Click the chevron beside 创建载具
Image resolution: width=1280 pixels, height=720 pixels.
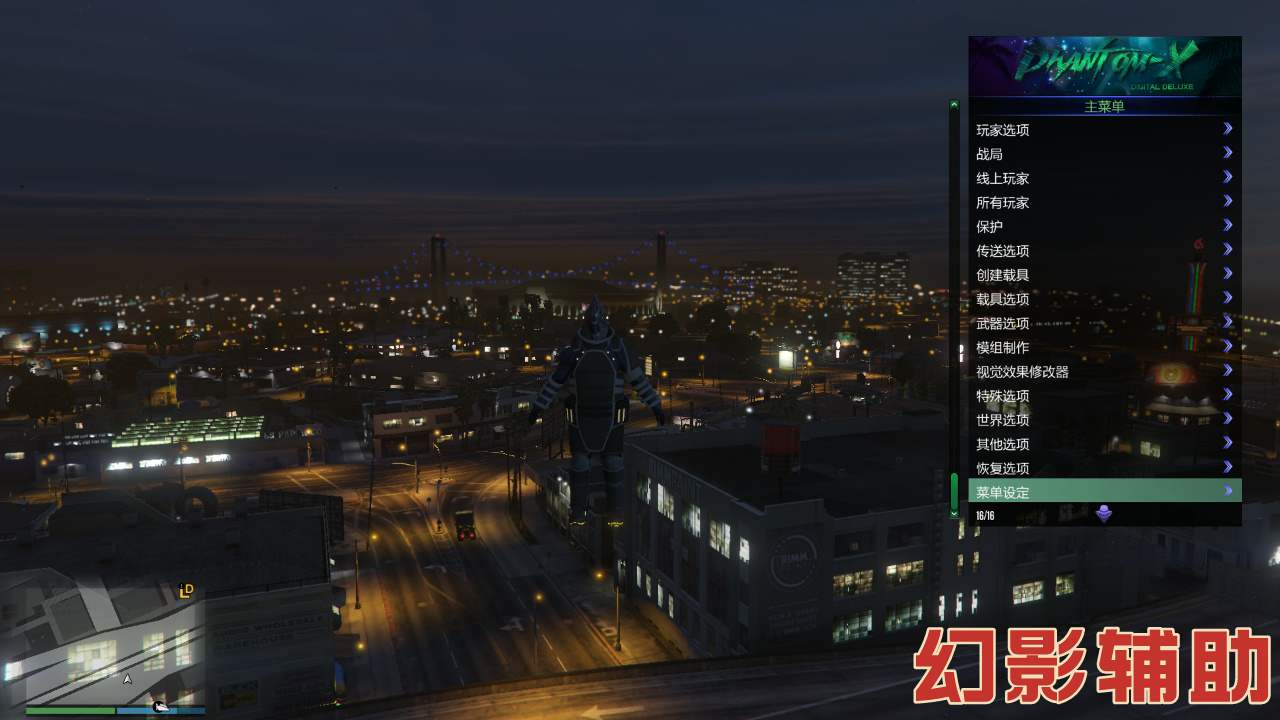1227,273
